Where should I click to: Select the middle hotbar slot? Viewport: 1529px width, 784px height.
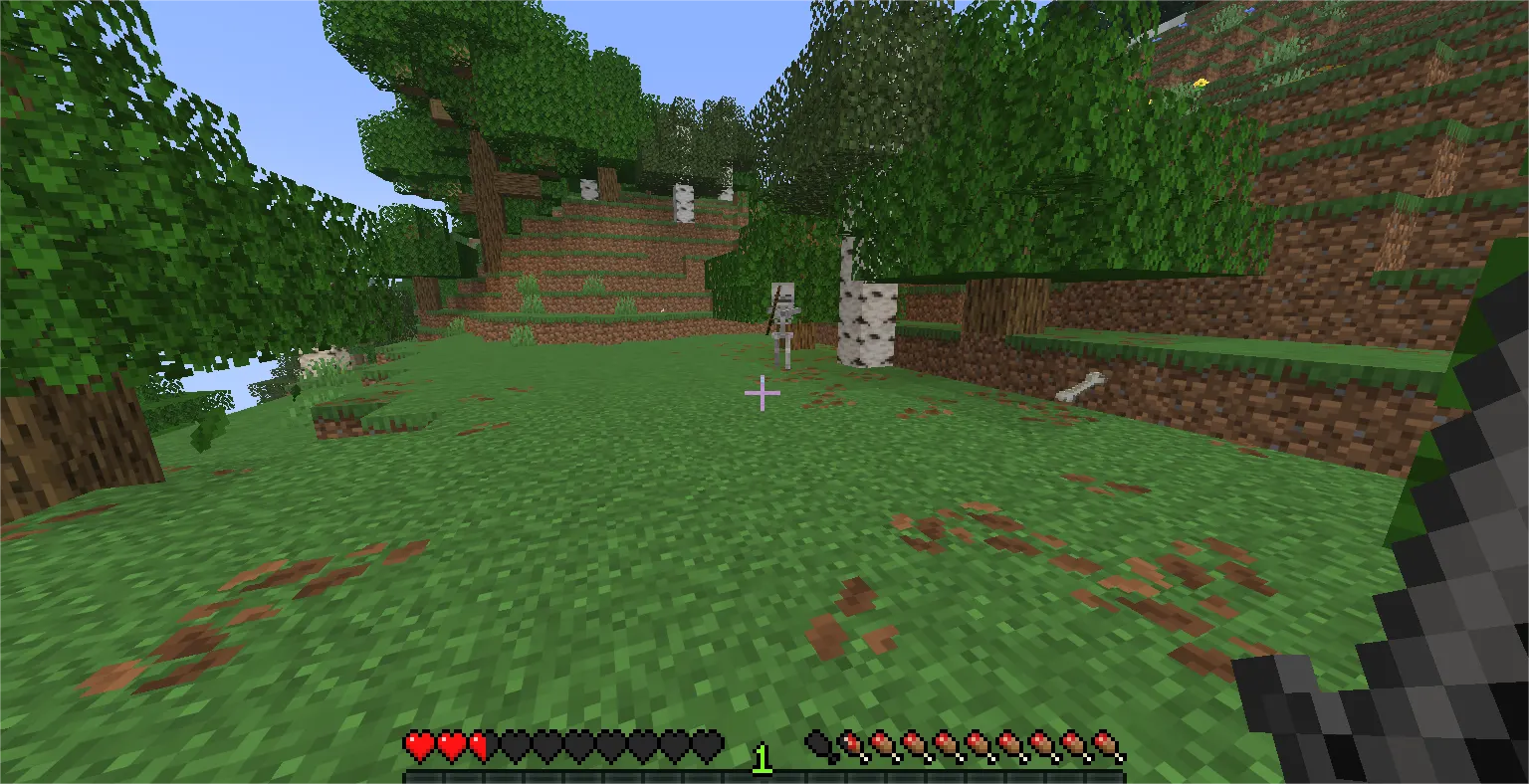[764, 774]
